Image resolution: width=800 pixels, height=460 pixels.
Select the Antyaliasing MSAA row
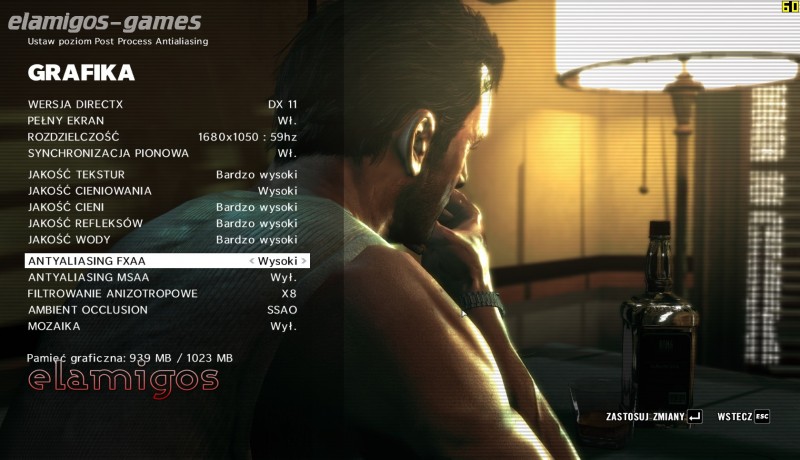[x=162, y=277]
